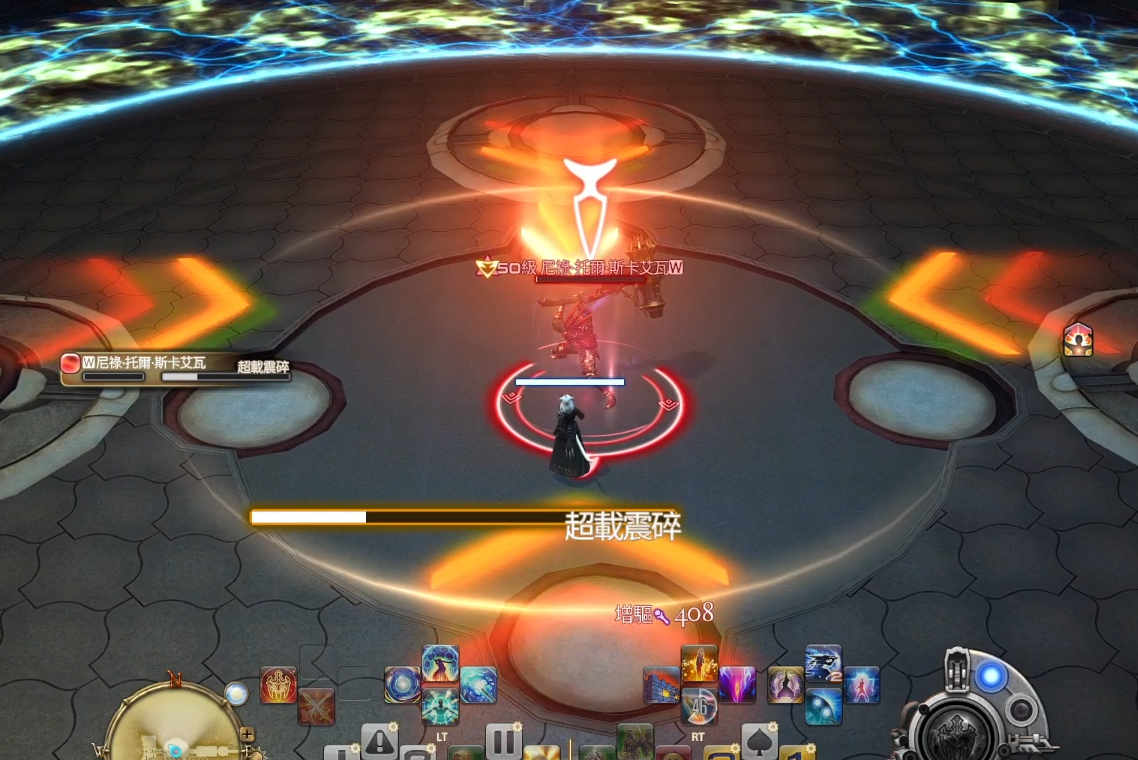Activate the red winged-emblem ability icon
The height and width of the screenshot is (760, 1138).
278,685
